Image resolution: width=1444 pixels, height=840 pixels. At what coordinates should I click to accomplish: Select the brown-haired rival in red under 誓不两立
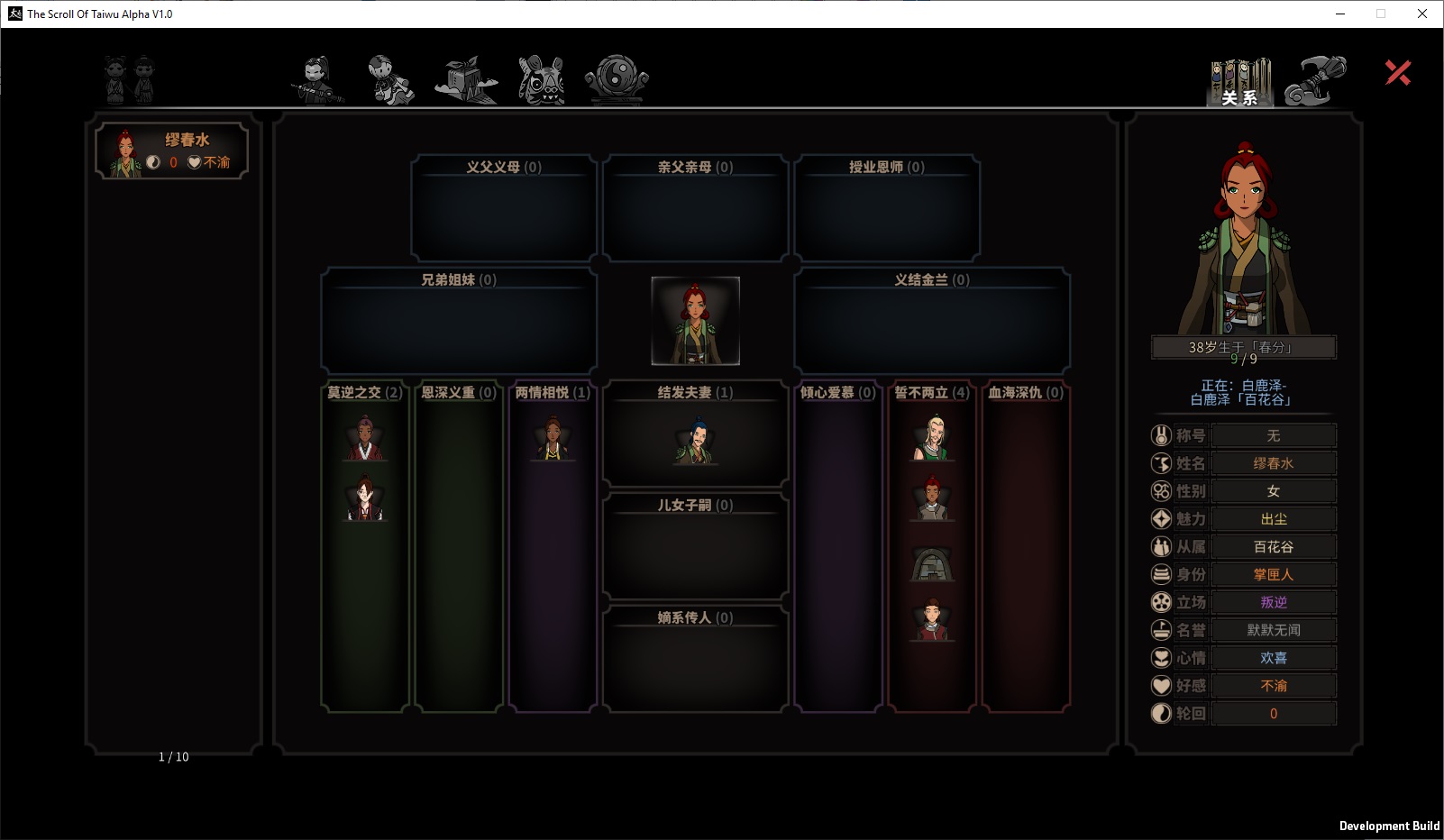(x=932, y=619)
